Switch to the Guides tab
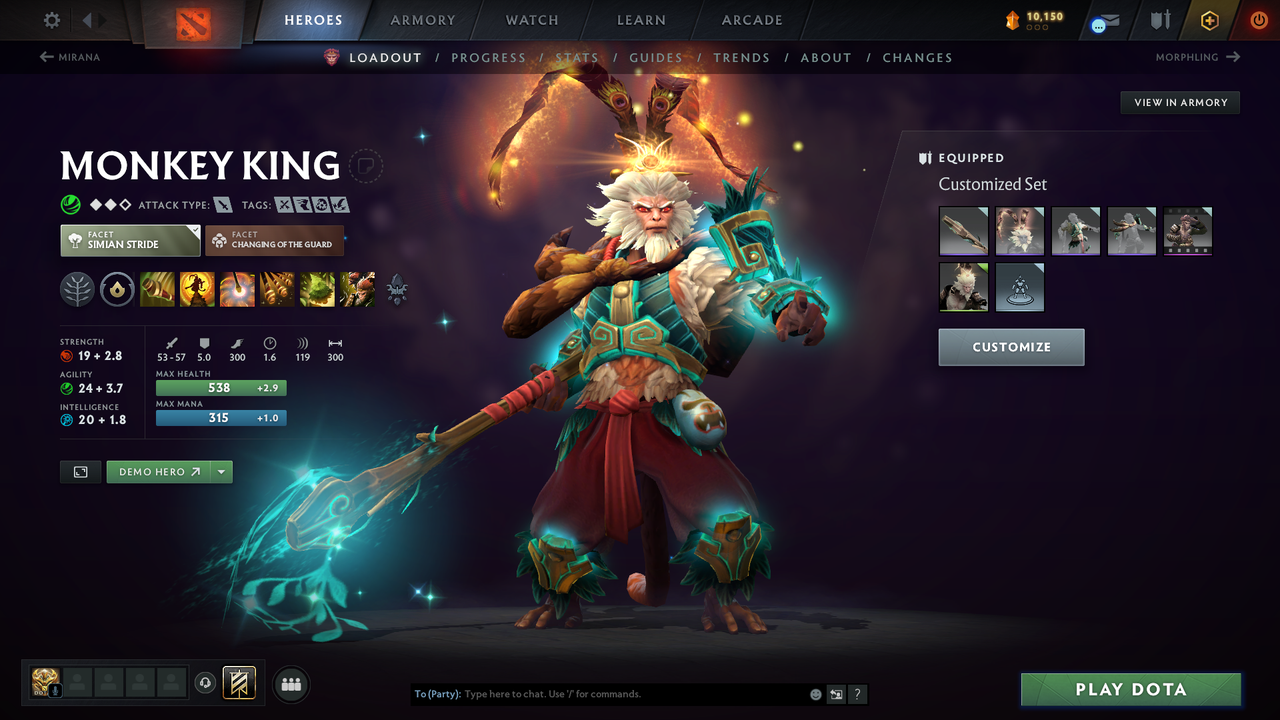The height and width of the screenshot is (720, 1280). [655, 57]
